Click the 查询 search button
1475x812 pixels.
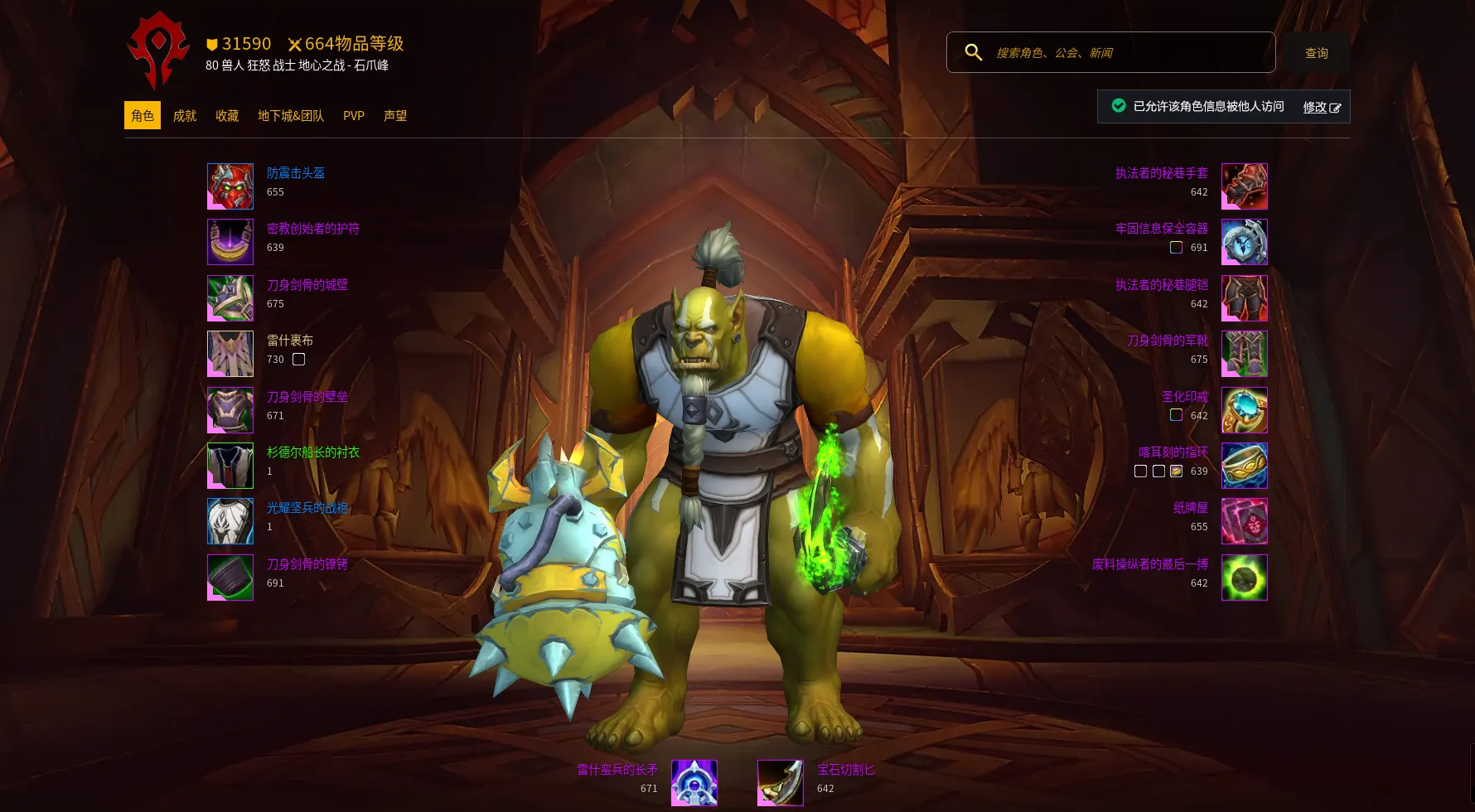[x=1316, y=53]
